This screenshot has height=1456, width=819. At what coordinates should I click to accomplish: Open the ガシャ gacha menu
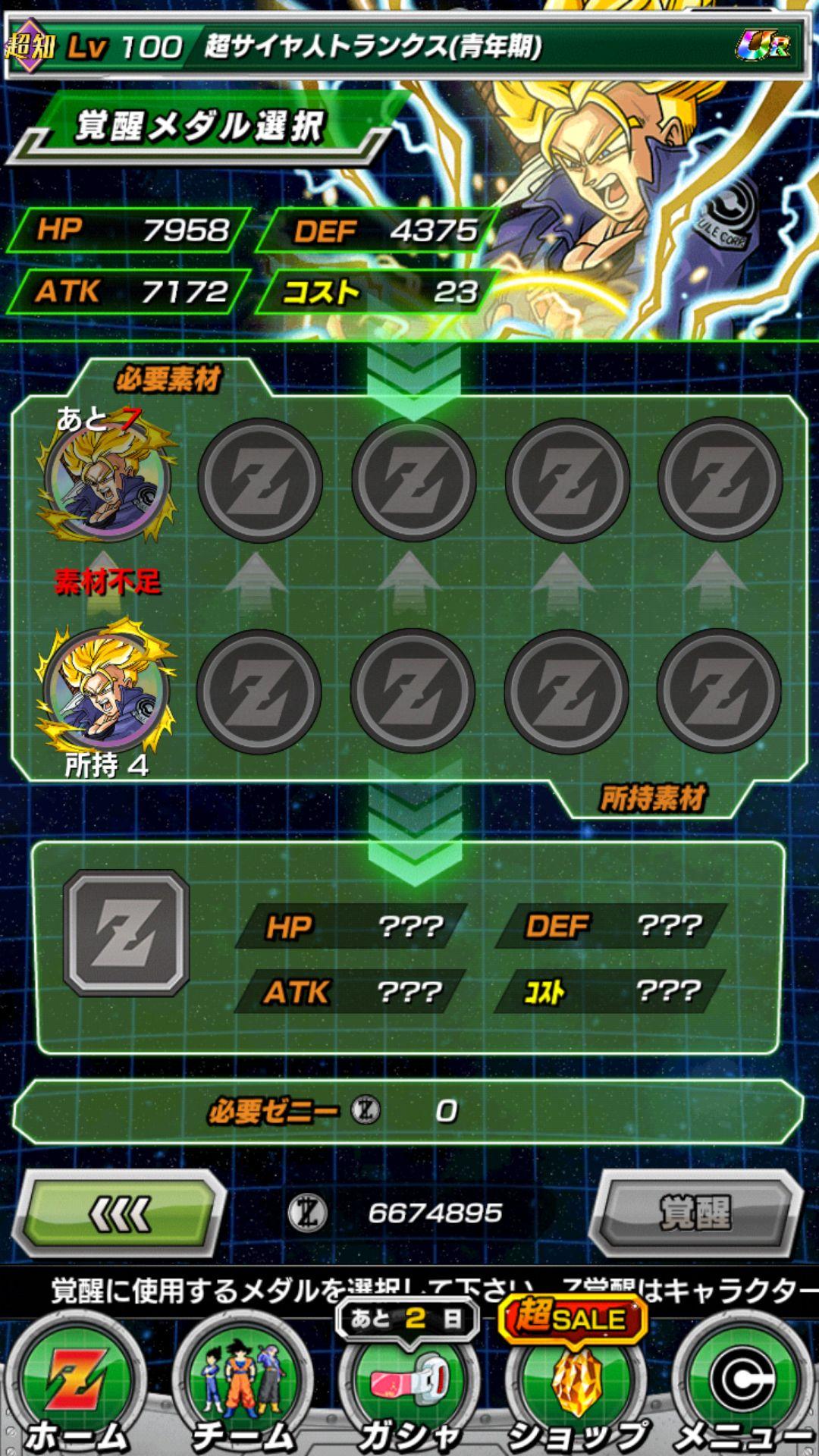tap(409, 1388)
